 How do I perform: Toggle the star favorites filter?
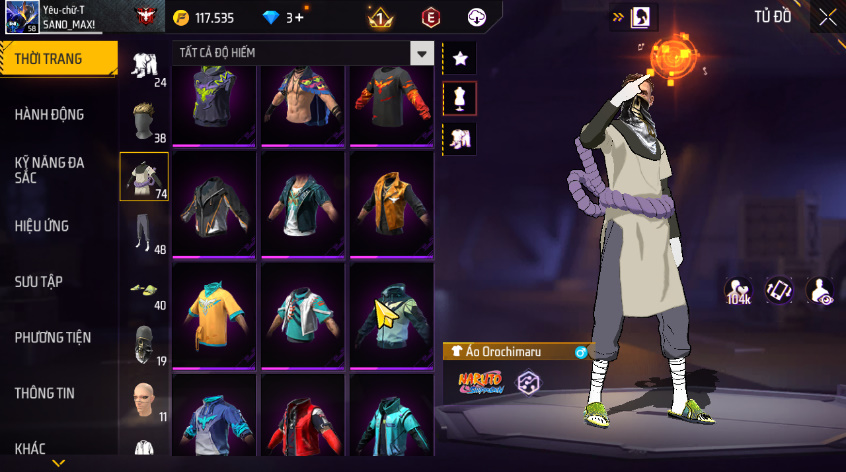460,58
